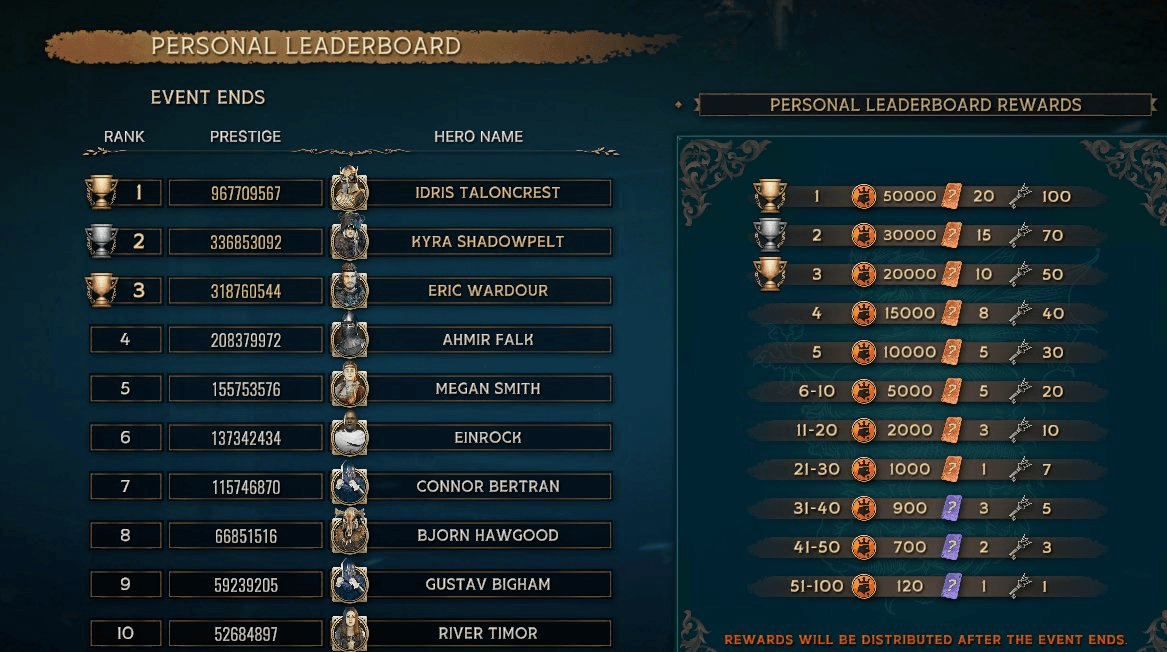Click Ahmir Falk's hero name
Image resolution: width=1167 pixels, height=652 pixels.
[x=487, y=340]
